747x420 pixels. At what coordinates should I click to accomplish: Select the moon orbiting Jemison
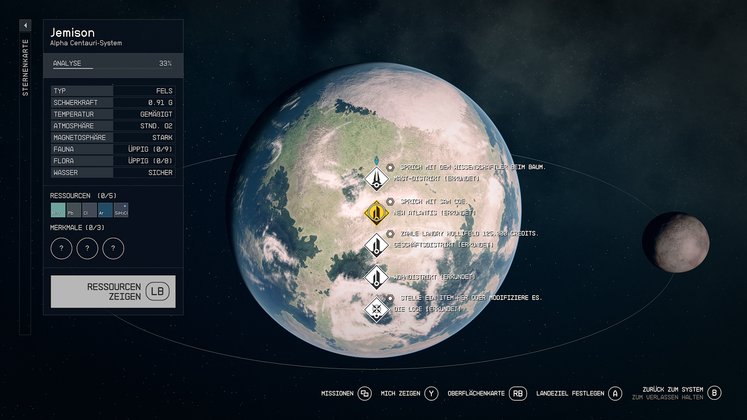pos(675,243)
